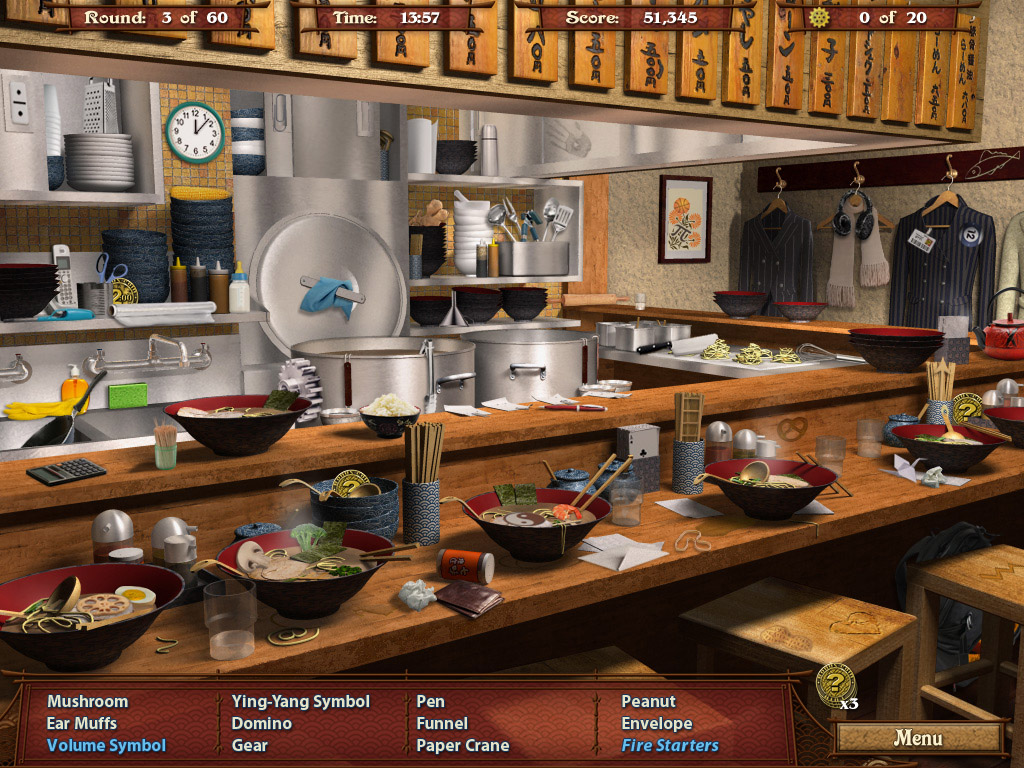Select Peanut from the object list
1024x768 pixels.
pos(648,701)
